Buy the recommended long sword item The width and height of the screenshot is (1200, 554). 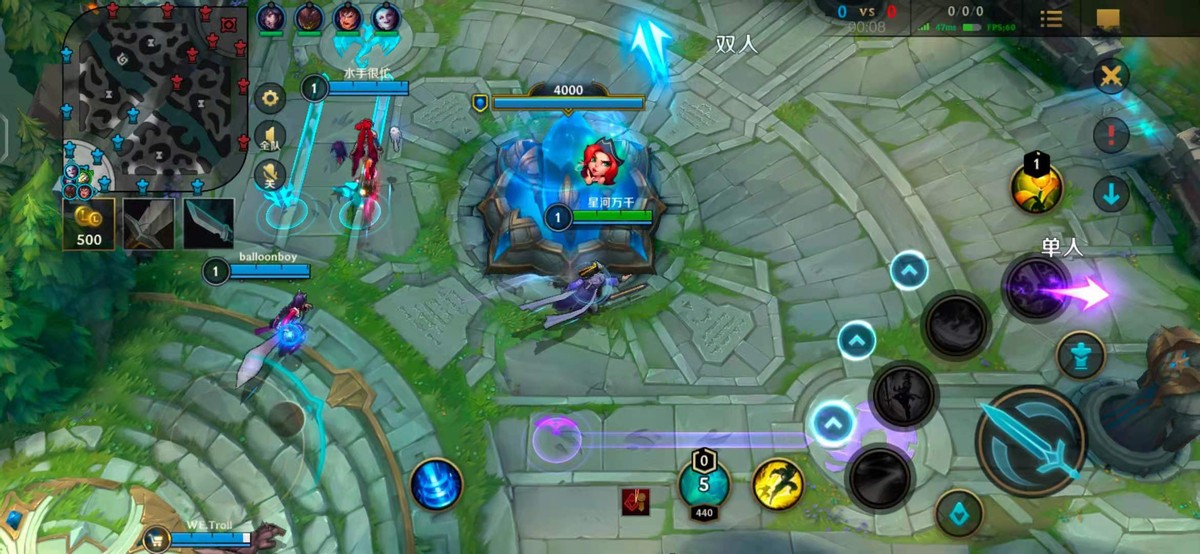point(149,223)
